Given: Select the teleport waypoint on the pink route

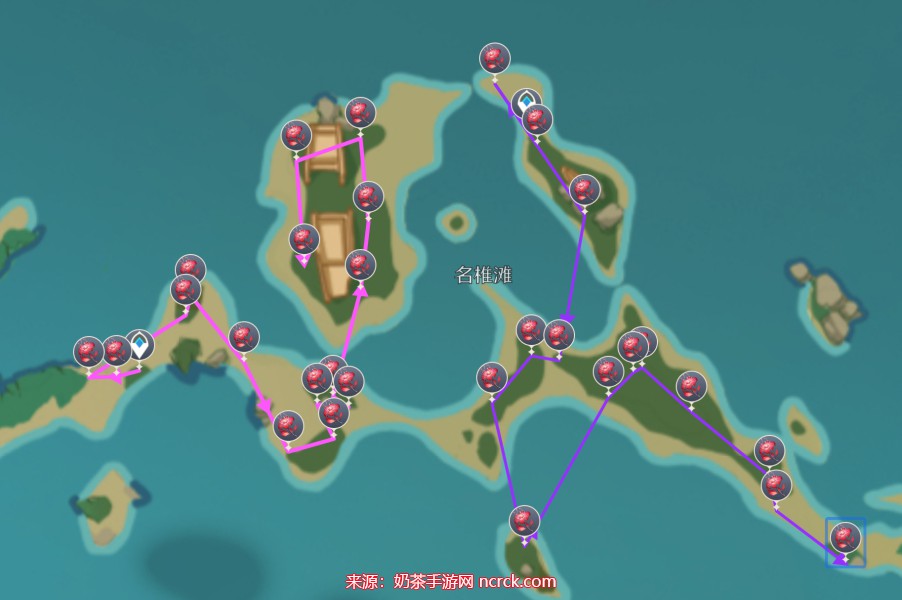Looking at the screenshot, I should click(x=140, y=344).
